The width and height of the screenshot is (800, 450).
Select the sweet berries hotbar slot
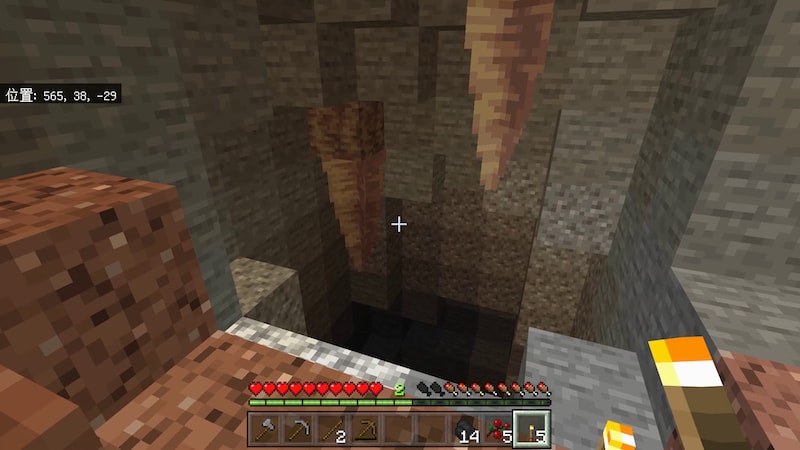pyautogui.click(x=497, y=429)
